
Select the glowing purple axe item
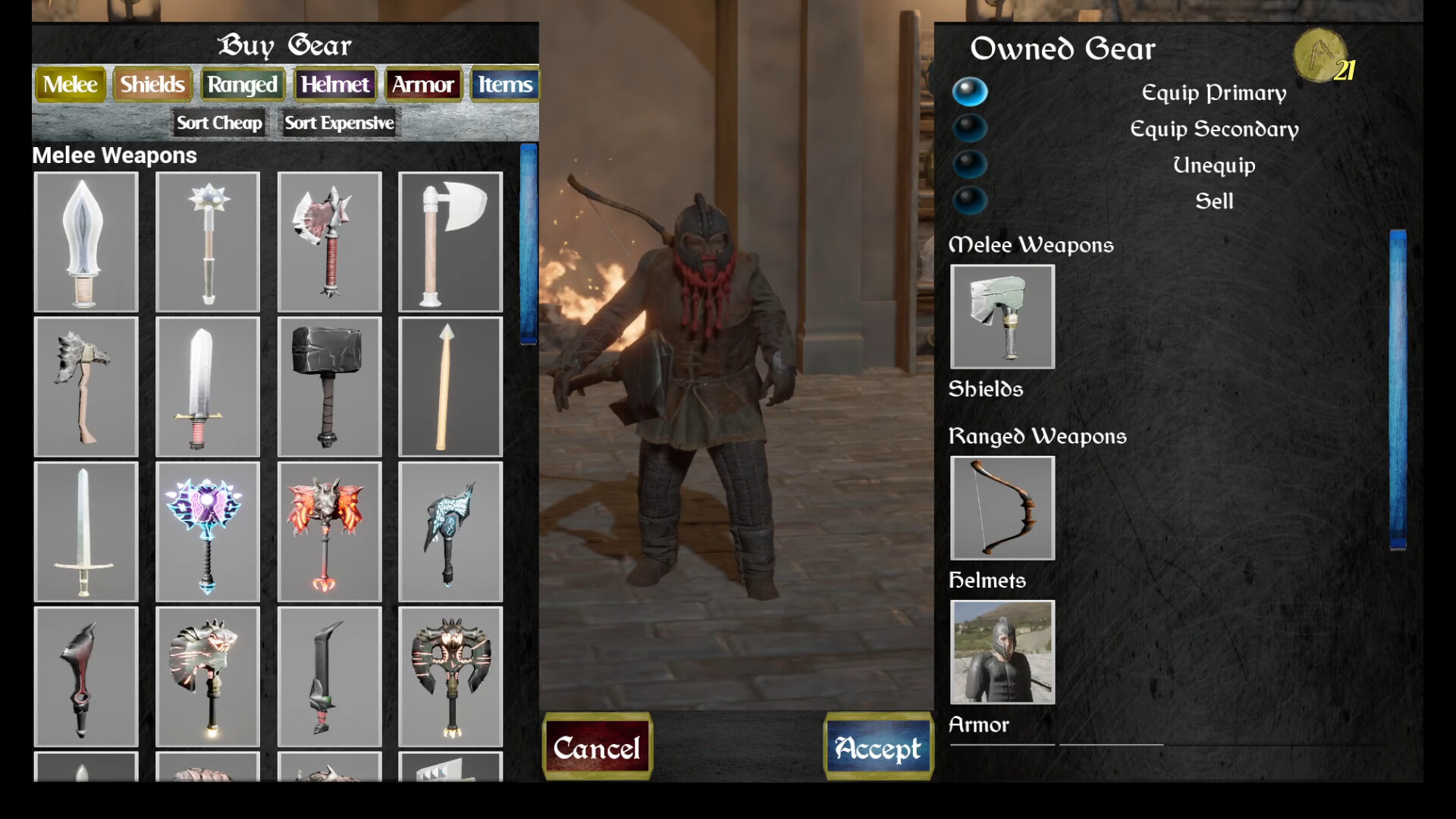tap(208, 531)
